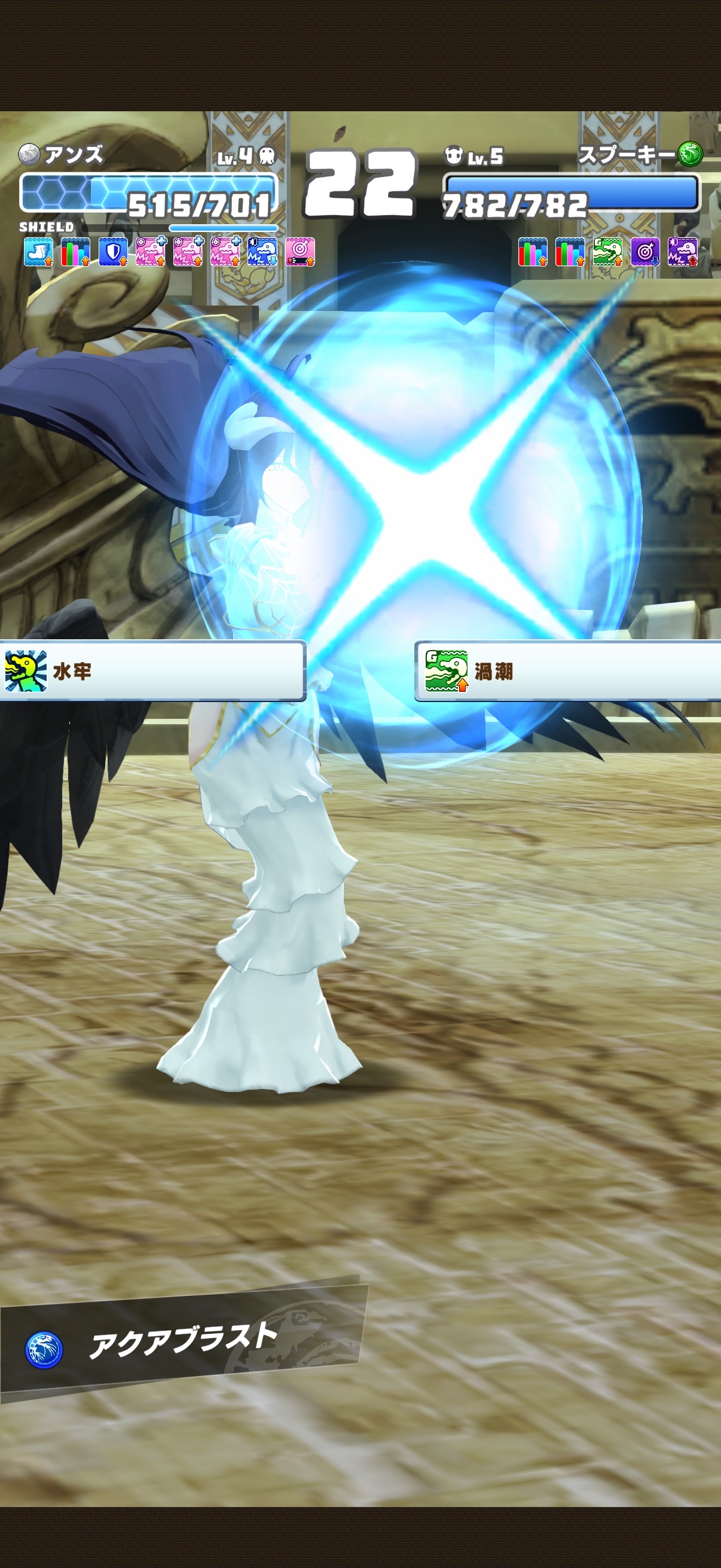Inspect the purple dragon buff with red arrow
The width and height of the screenshot is (721, 1568).
682,252
